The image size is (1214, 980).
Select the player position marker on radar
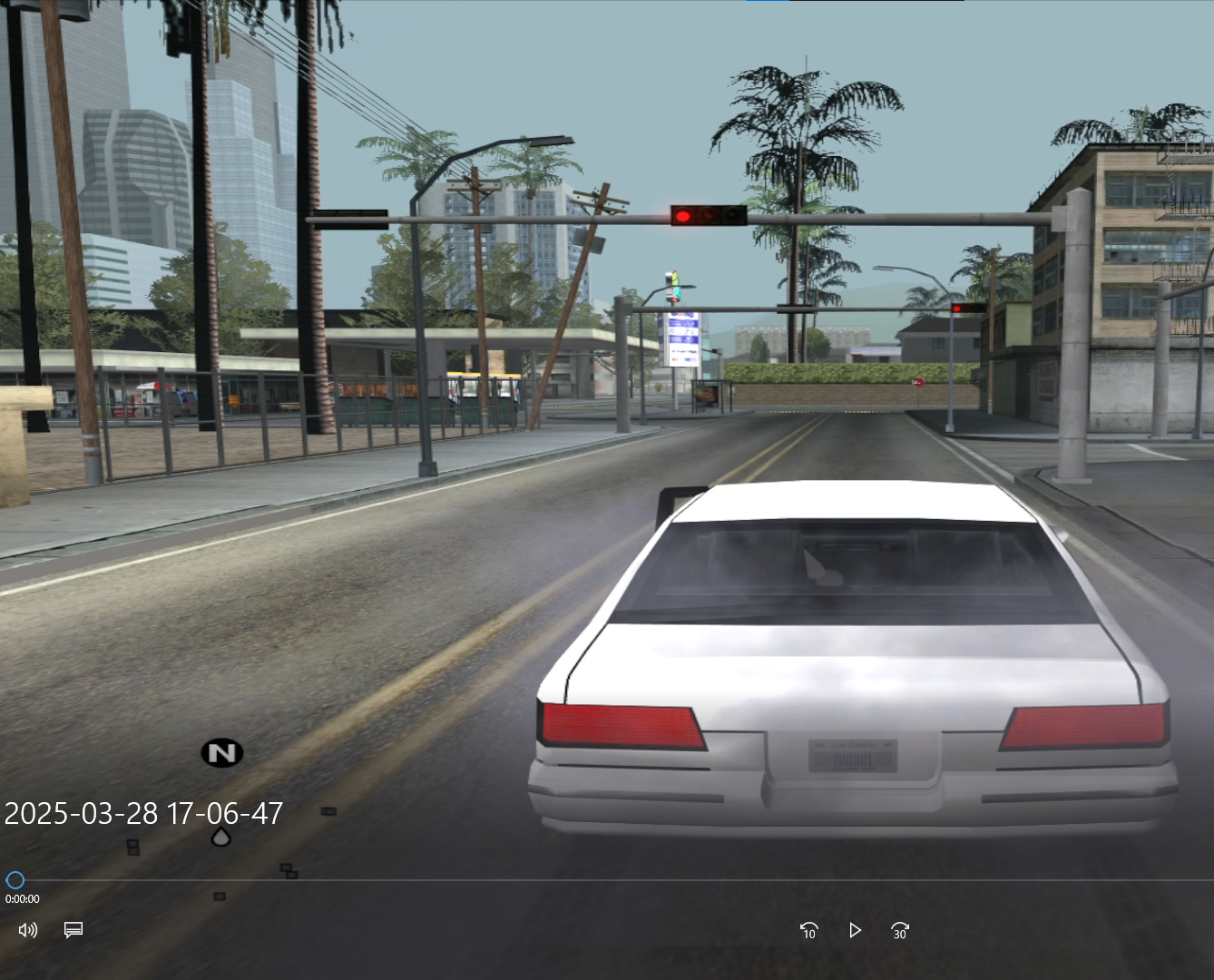[220, 837]
